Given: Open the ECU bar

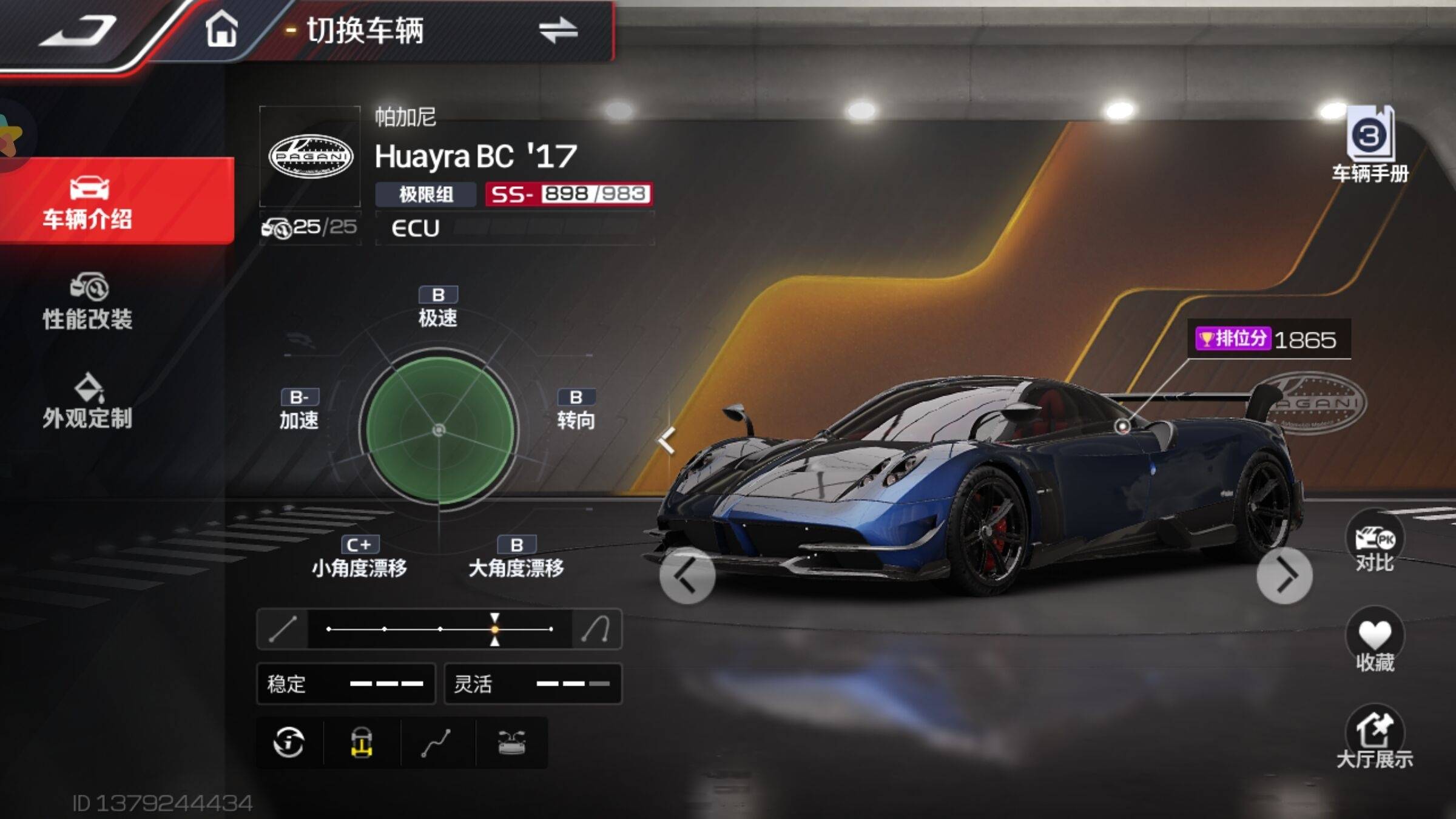Looking at the screenshot, I should [514, 228].
